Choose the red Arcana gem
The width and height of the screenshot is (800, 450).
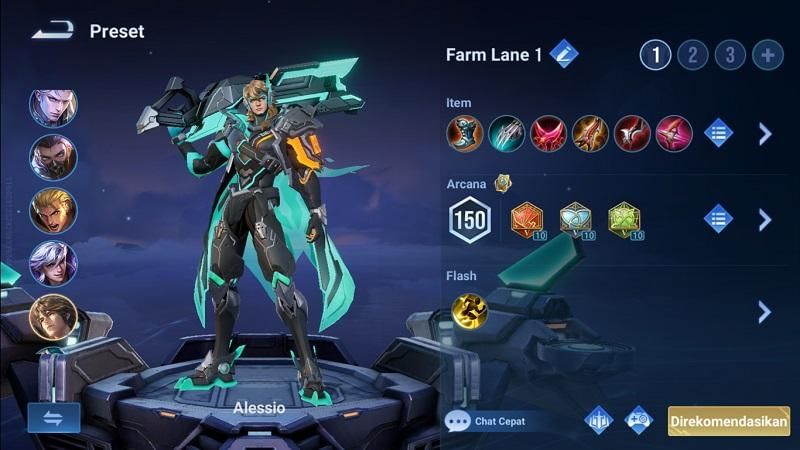527,220
